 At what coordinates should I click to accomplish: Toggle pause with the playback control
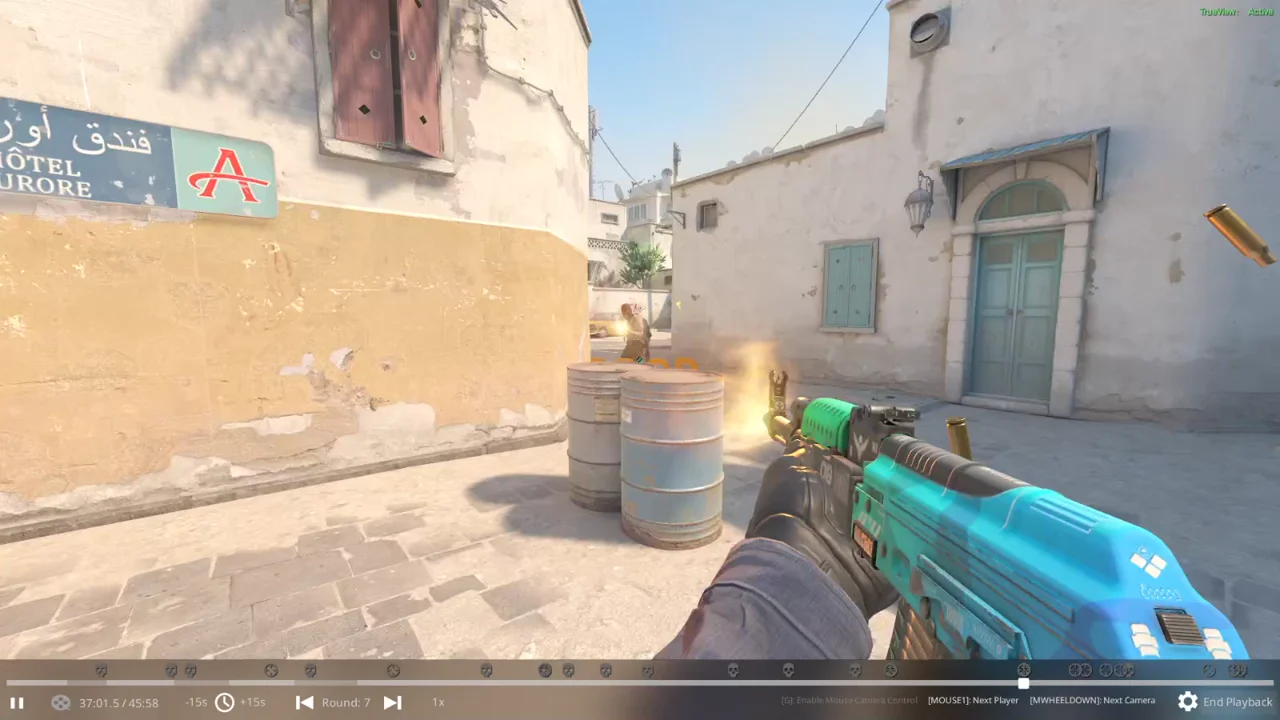[x=17, y=702]
